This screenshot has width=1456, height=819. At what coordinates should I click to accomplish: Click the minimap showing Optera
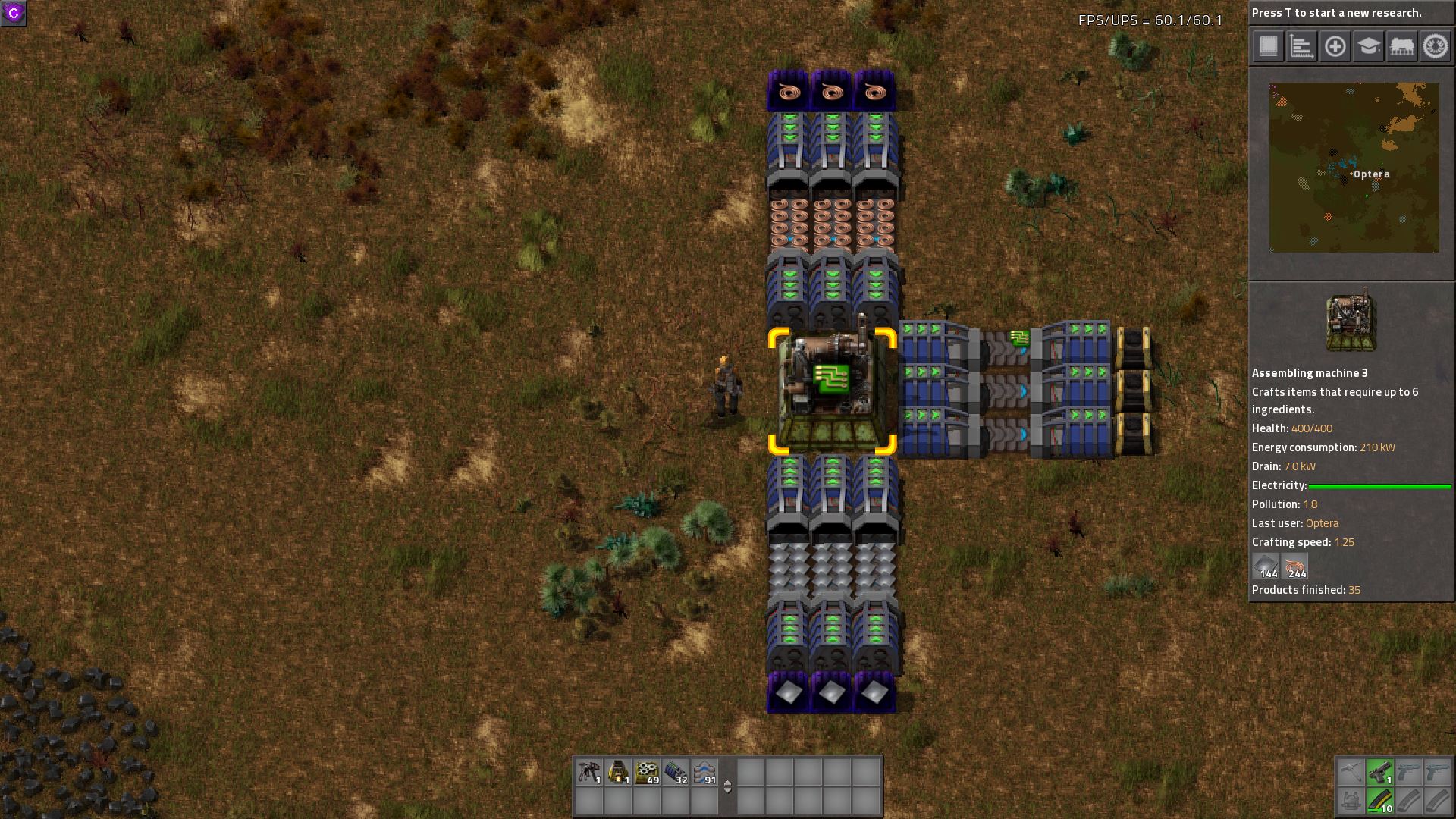pyautogui.click(x=1354, y=168)
